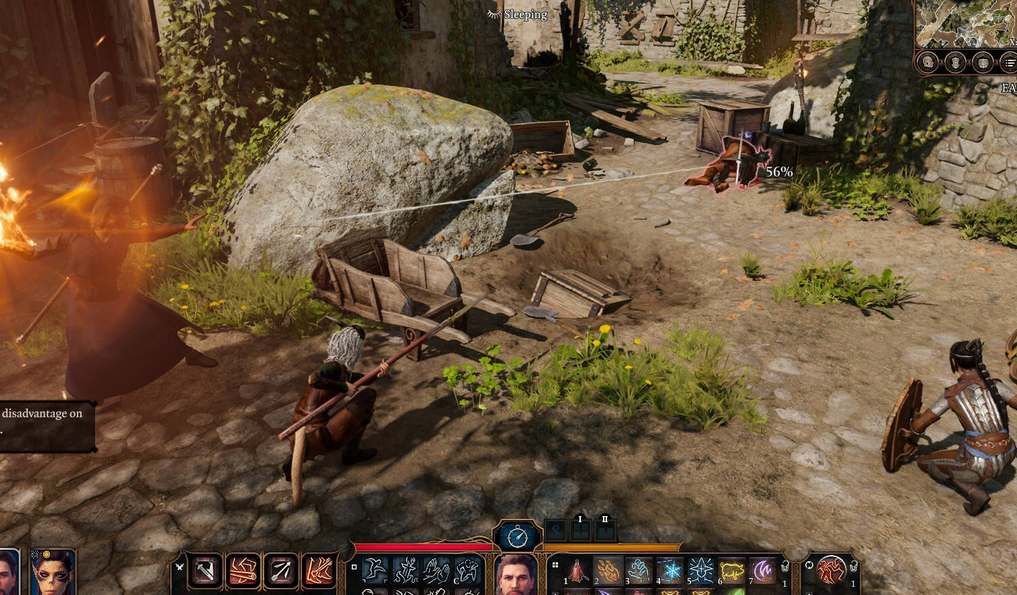The height and width of the screenshot is (595, 1017).
Task: Switch to weapon set II
Action: coord(604,526)
